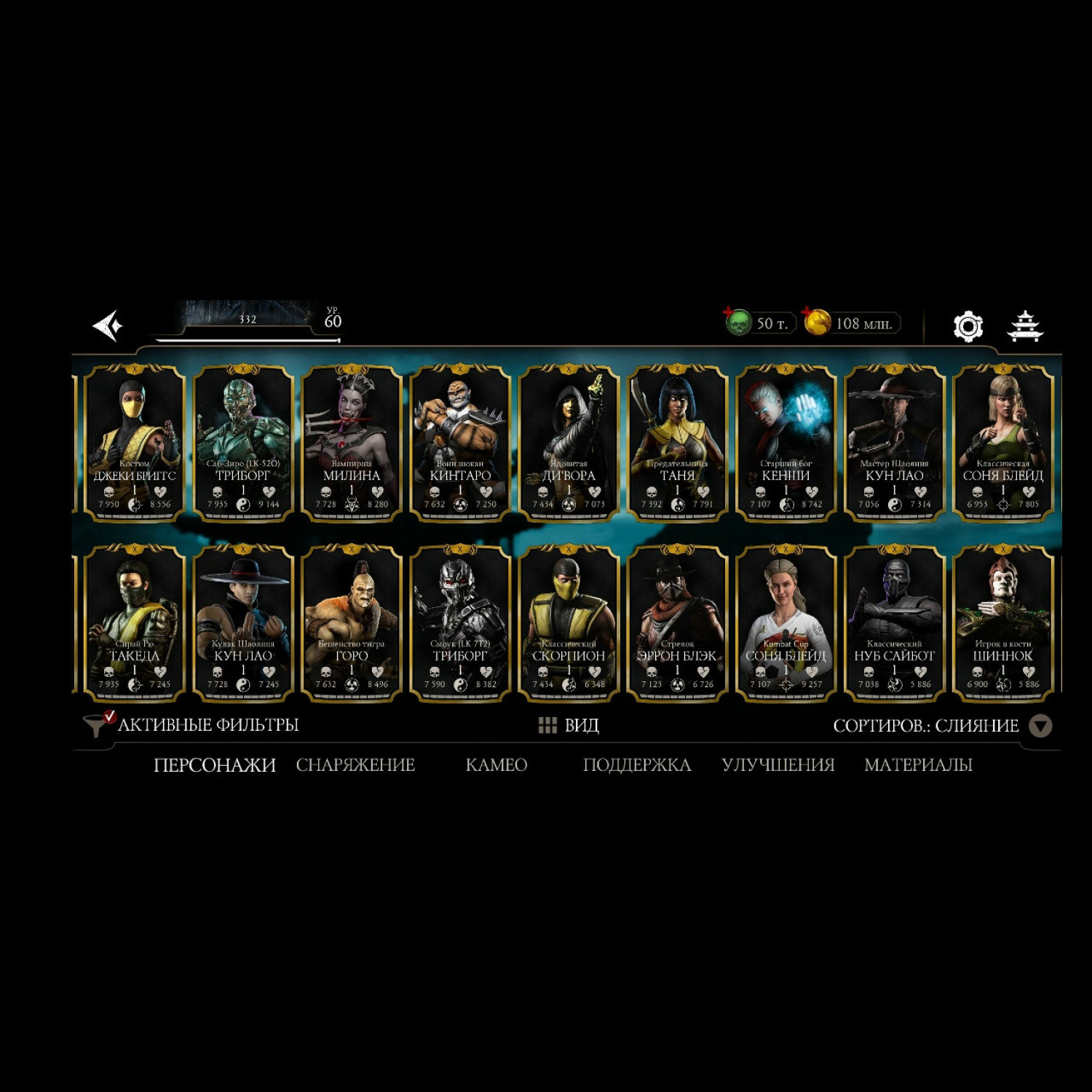Select the Нуб Сайбот character card

click(x=894, y=624)
